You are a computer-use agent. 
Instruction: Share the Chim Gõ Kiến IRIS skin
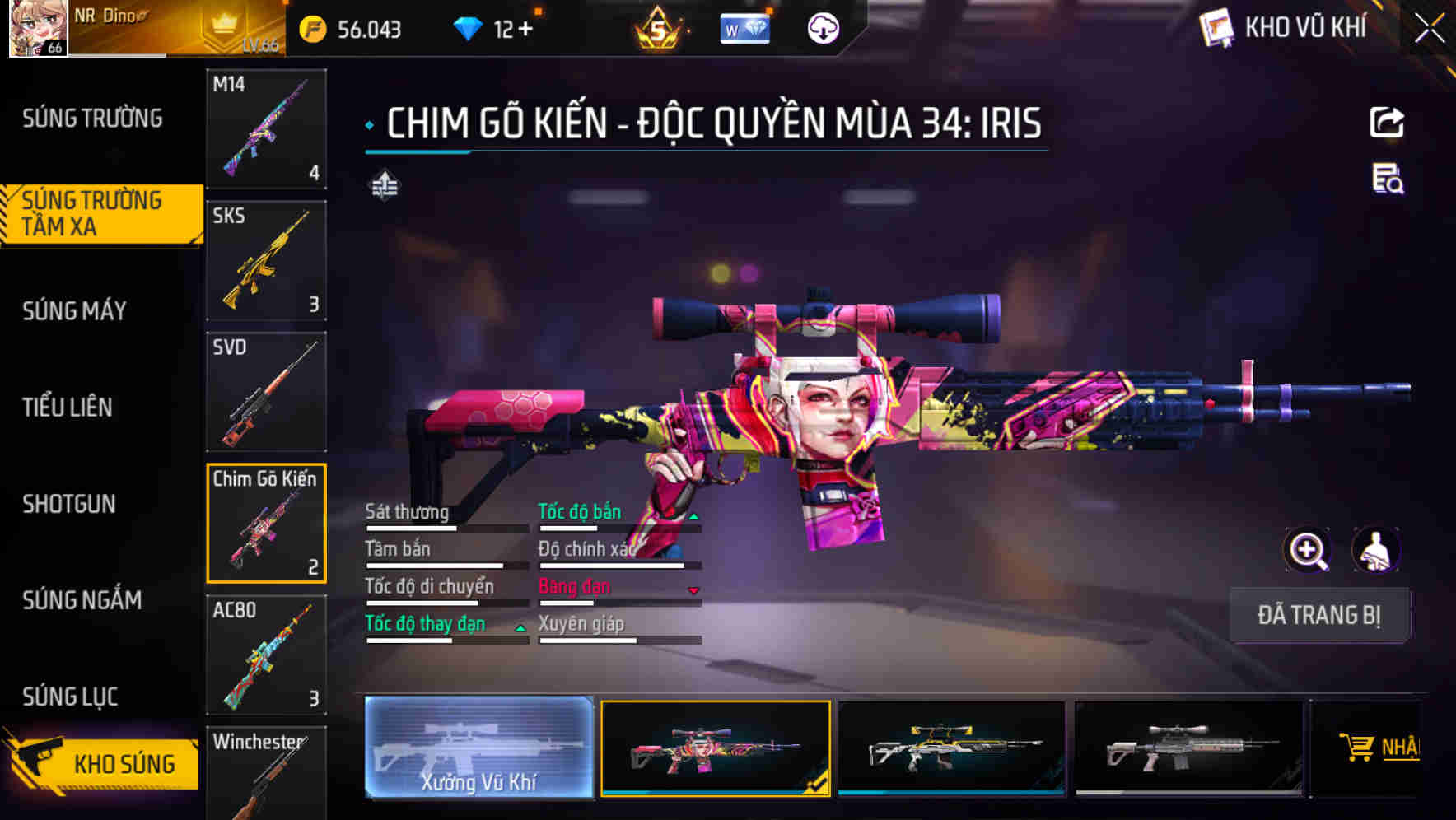[x=1387, y=122]
